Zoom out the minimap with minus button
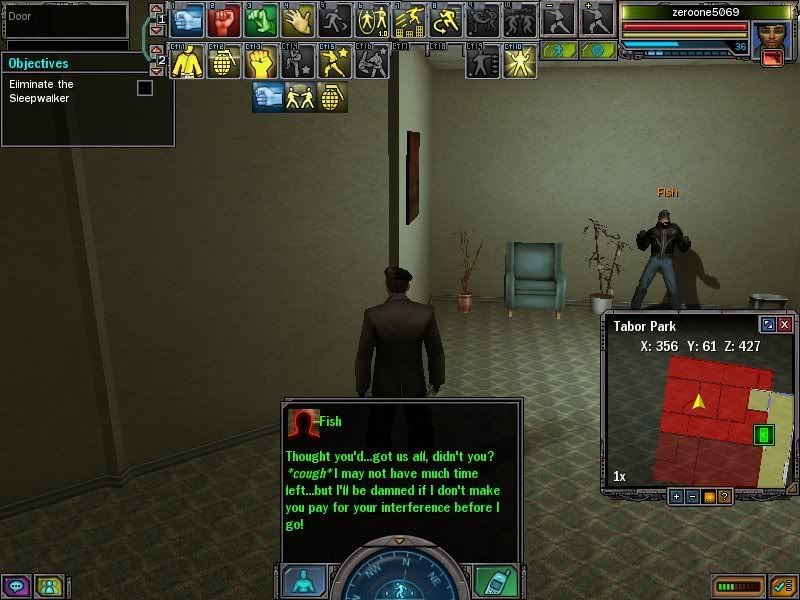 692,496
